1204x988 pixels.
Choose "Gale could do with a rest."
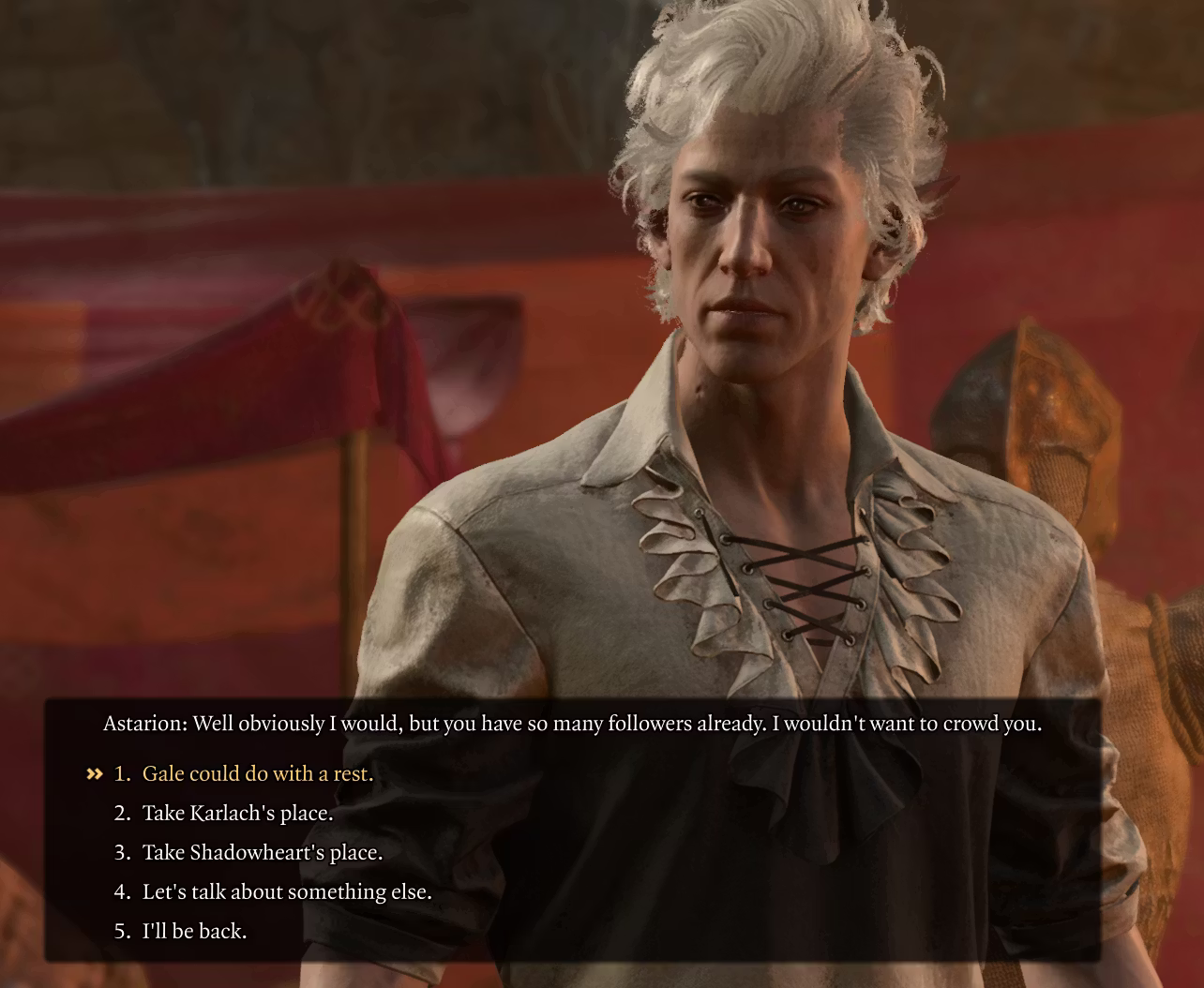(x=257, y=774)
